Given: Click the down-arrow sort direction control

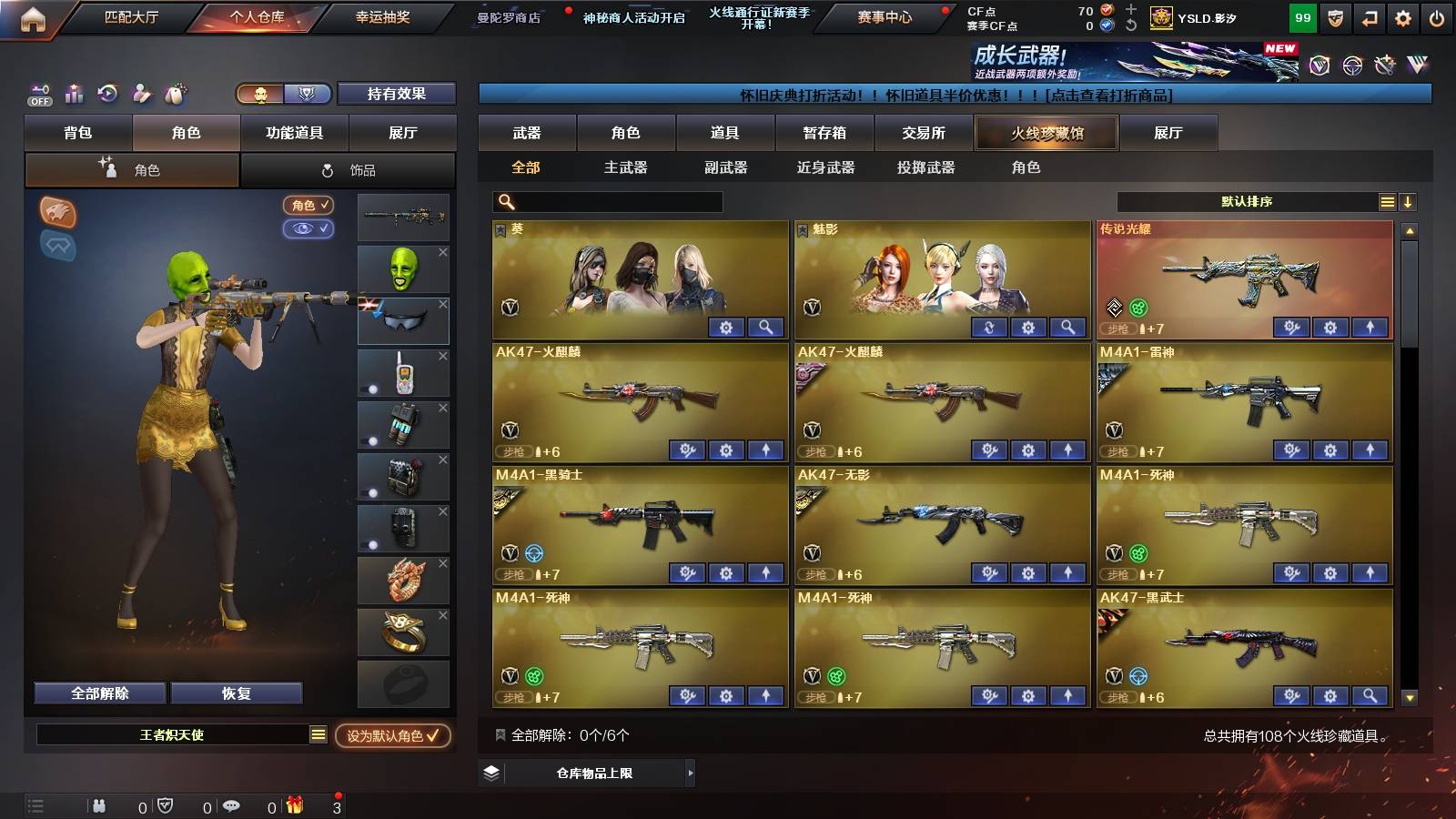Looking at the screenshot, I should pos(1409,201).
